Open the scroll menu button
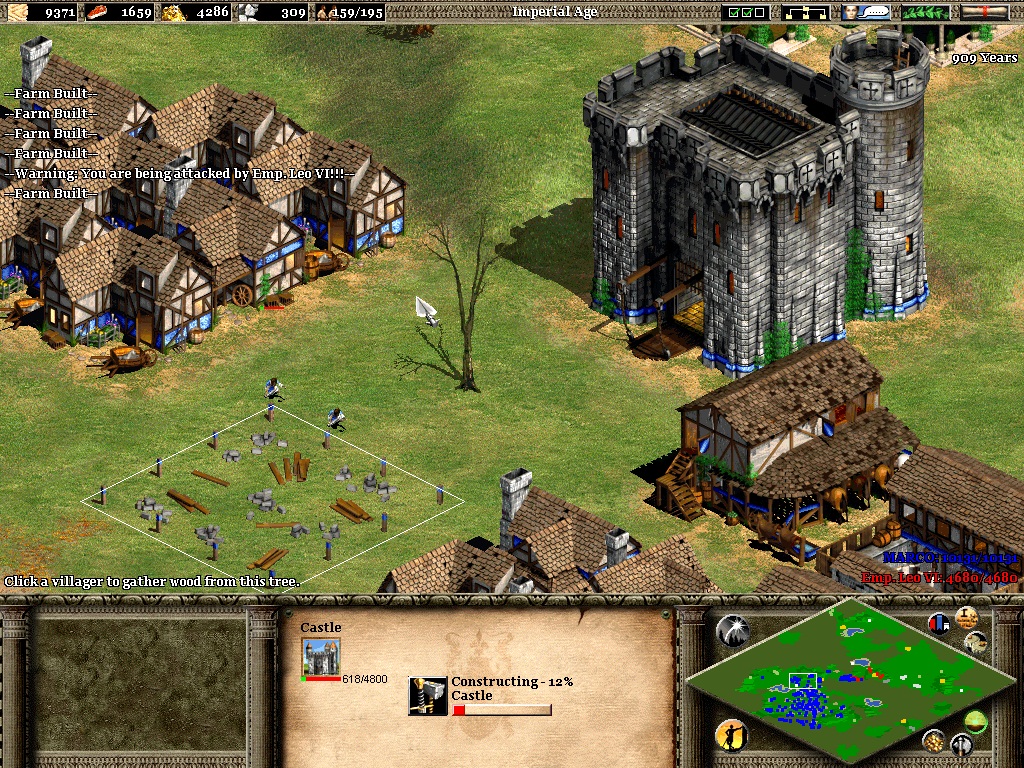This screenshot has height=768, width=1024. (985, 12)
